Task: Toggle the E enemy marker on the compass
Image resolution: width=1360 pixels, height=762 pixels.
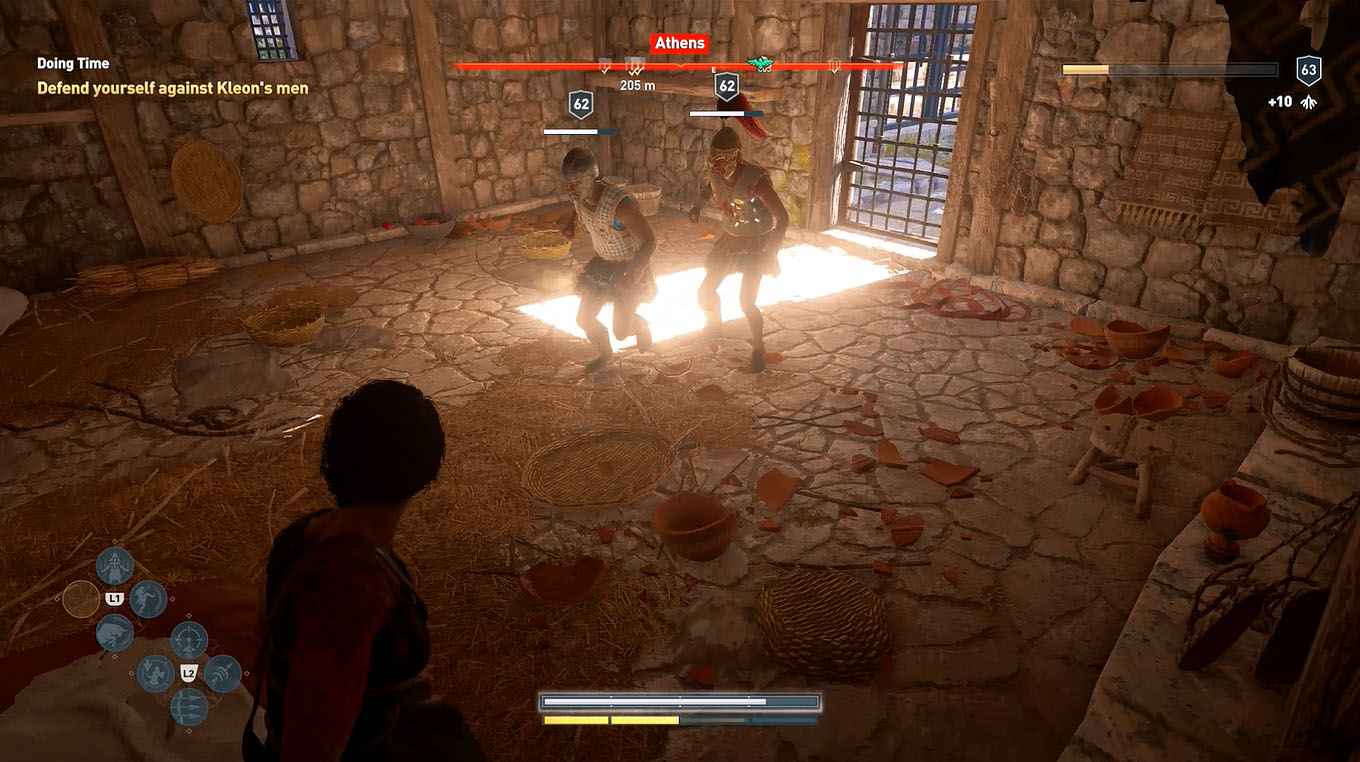Action: pyautogui.click(x=713, y=69)
